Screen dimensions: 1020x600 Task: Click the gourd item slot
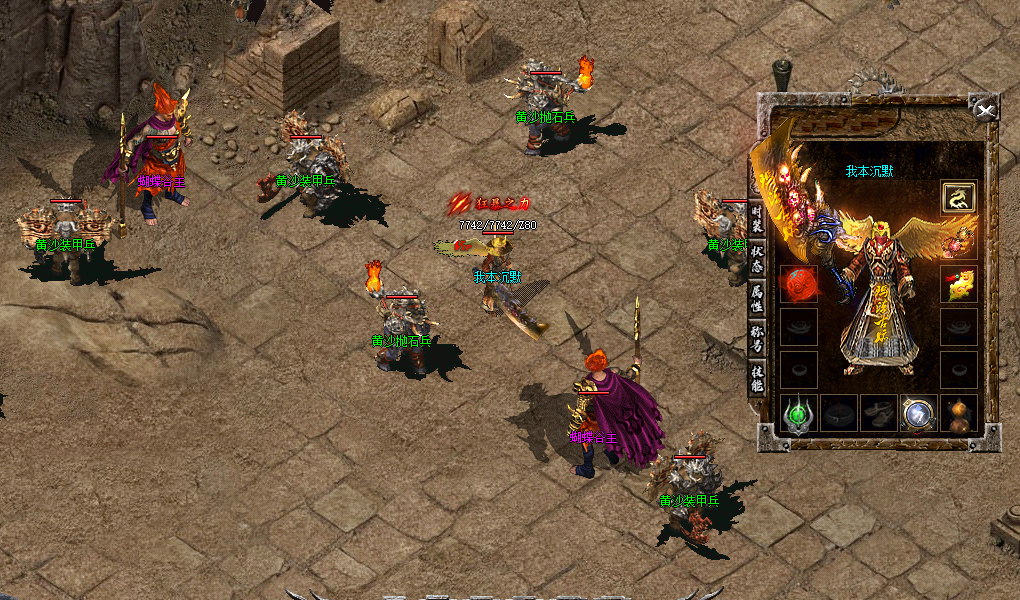(x=958, y=413)
